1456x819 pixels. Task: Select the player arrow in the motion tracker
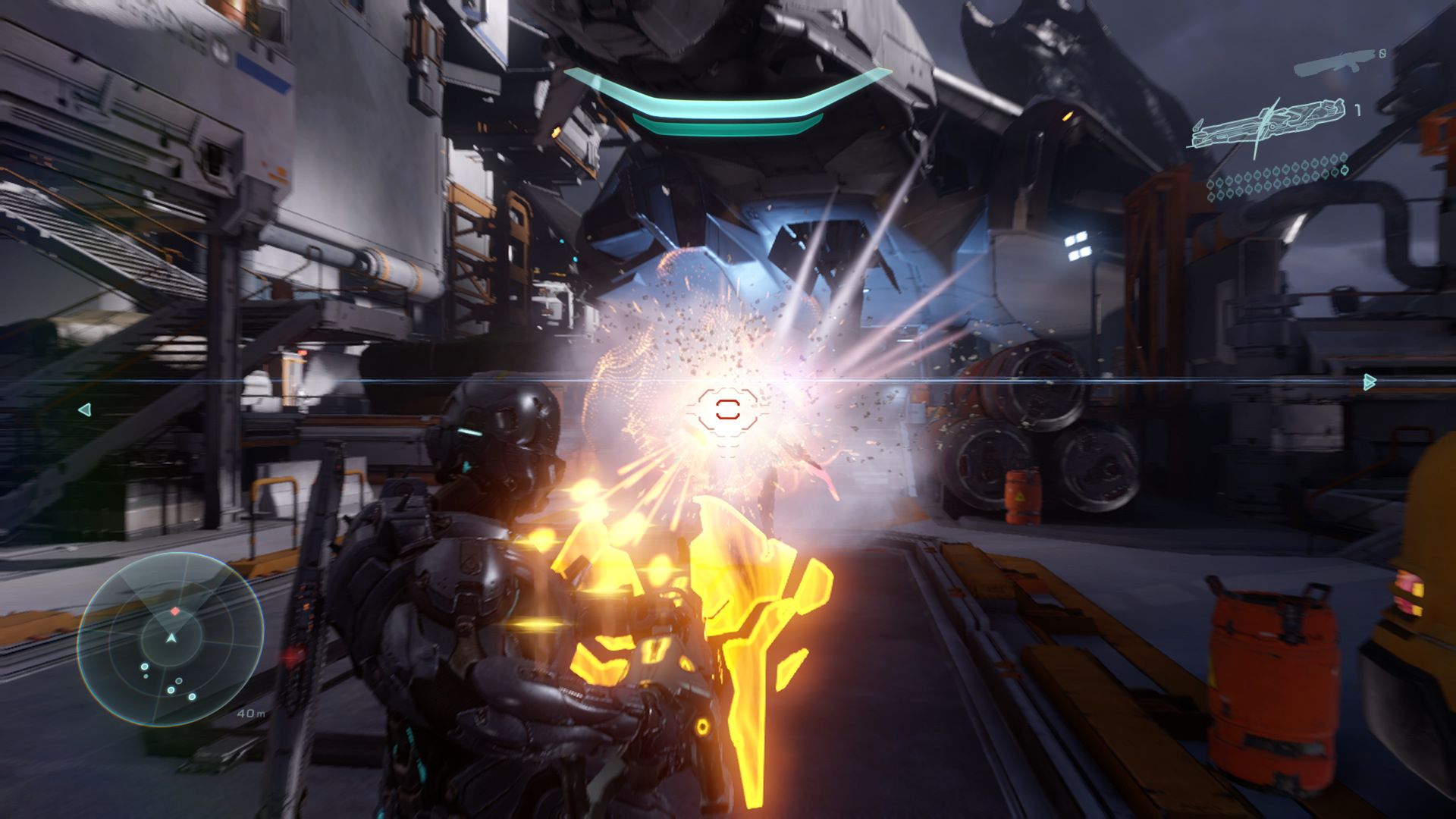(171, 638)
